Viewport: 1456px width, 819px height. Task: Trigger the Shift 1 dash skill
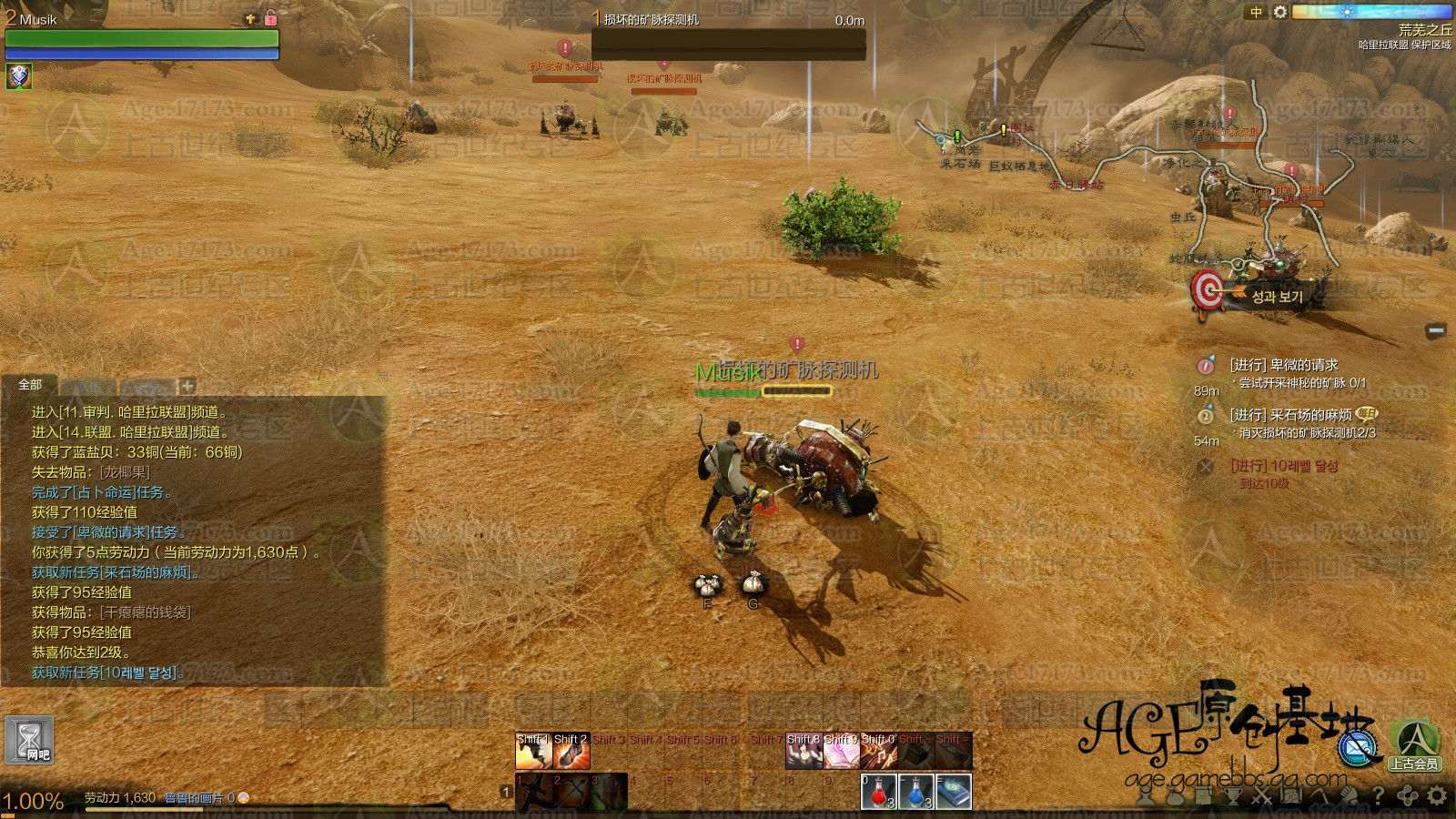533,752
